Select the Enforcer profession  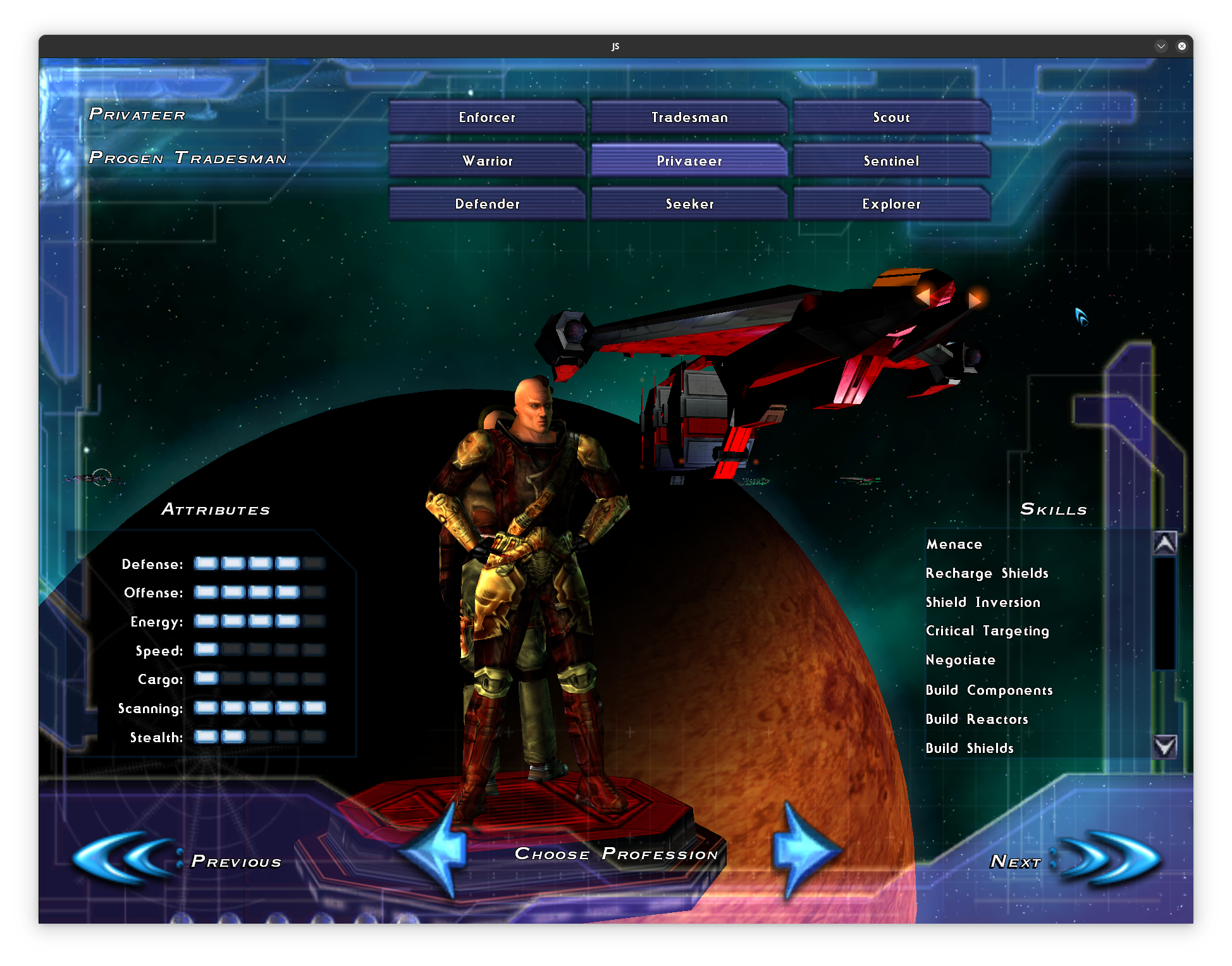487,117
